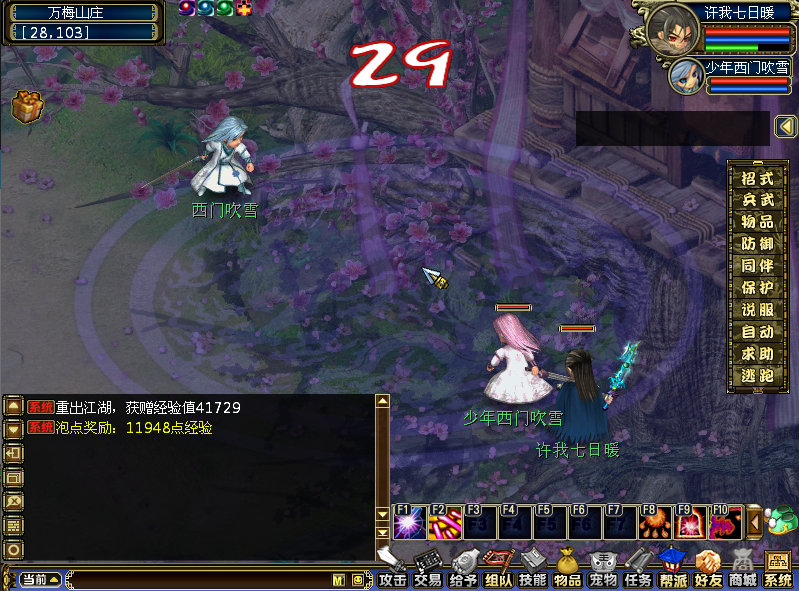Click the chat text input field
Image resolution: width=799 pixels, height=591 pixels.
[x=200, y=580]
